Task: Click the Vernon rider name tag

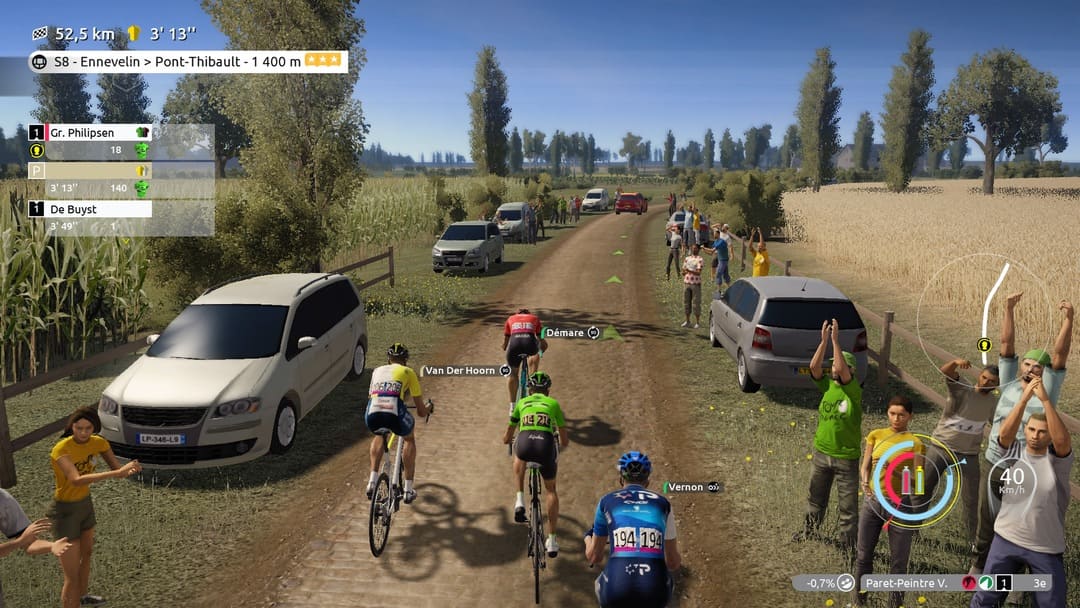Action: (686, 487)
